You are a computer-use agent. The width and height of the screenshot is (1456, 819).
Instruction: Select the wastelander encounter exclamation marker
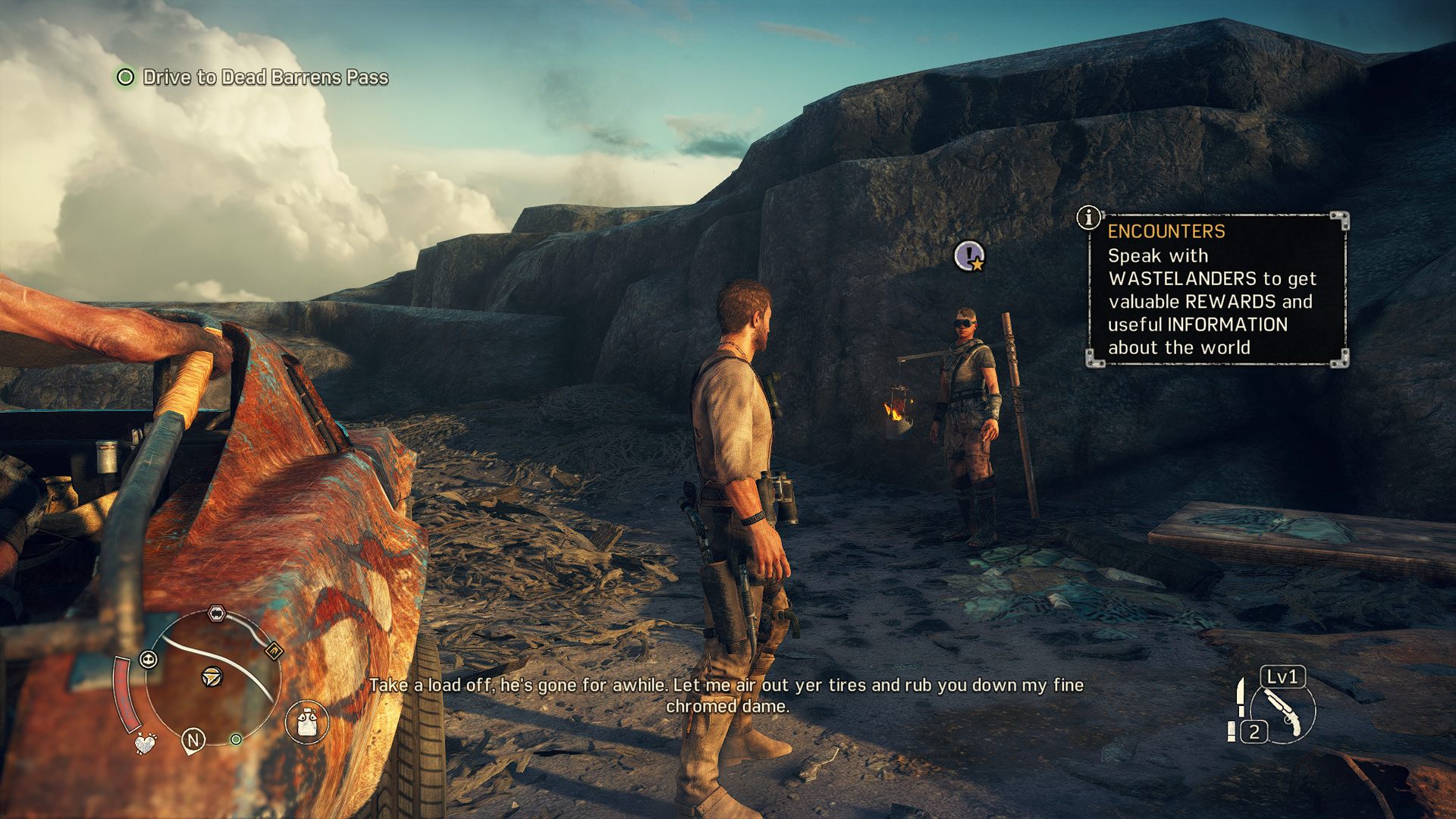click(x=969, y=256)
